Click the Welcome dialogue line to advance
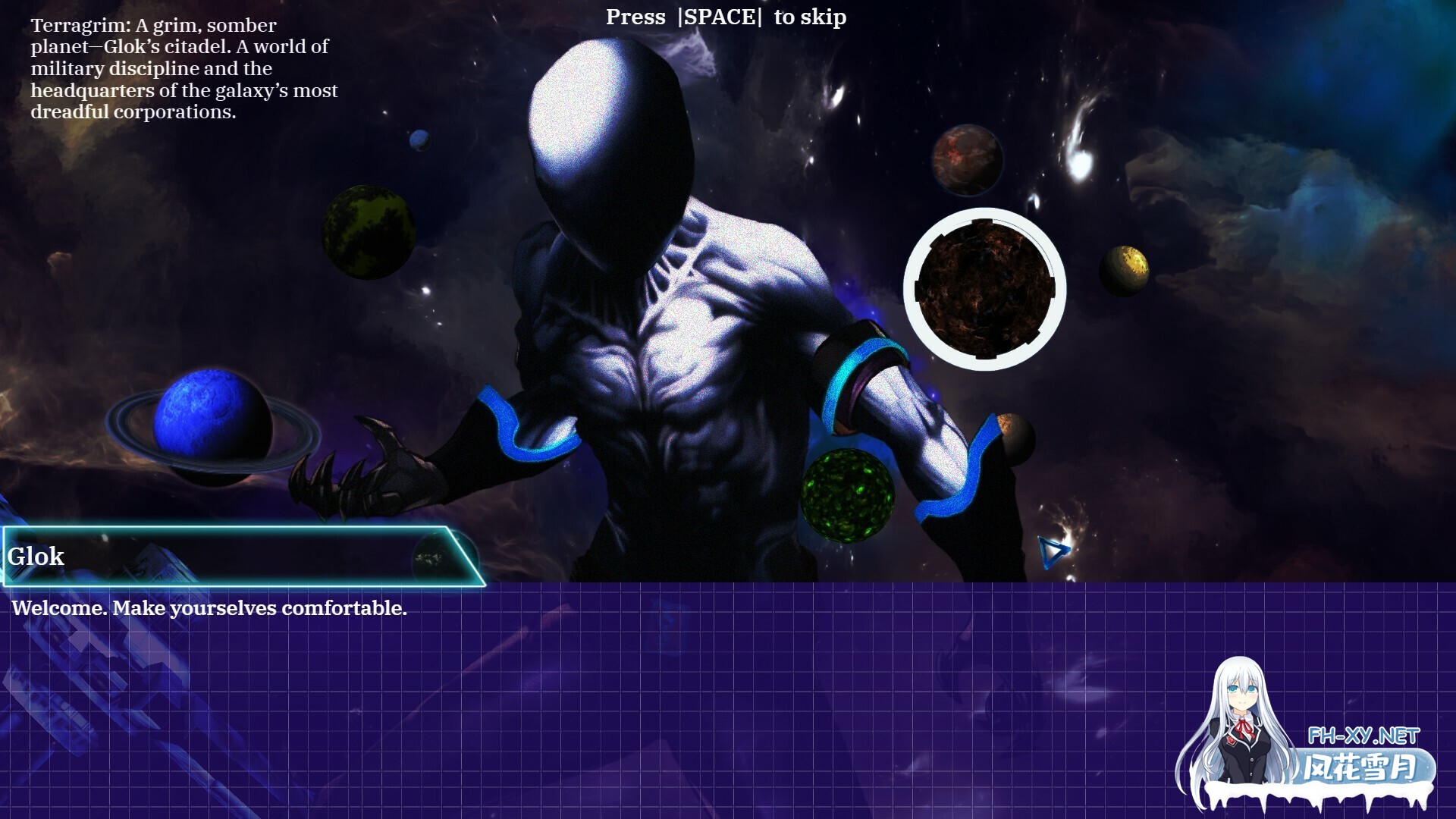1456x819 pixels. 209,607
